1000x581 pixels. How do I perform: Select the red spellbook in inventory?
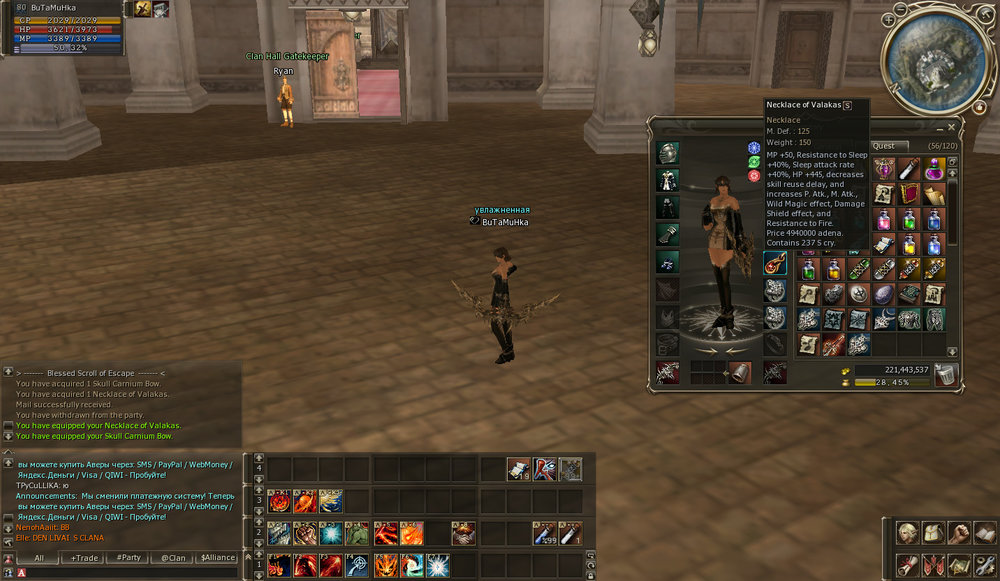(x=909, y=194)
